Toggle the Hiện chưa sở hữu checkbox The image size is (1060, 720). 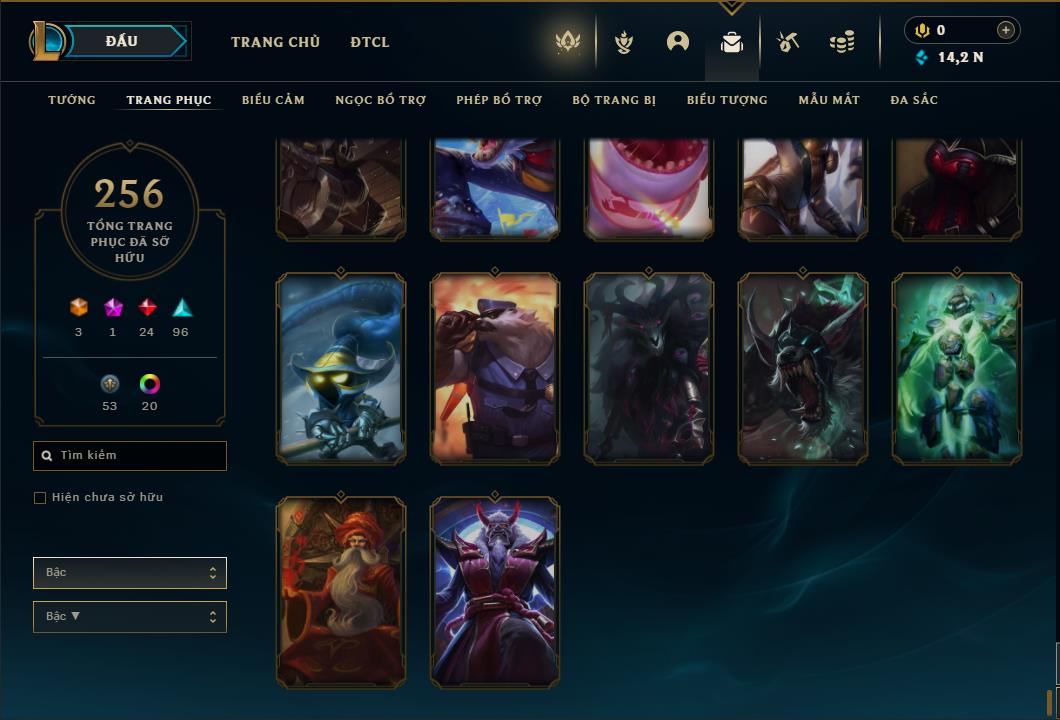[40, 498]
